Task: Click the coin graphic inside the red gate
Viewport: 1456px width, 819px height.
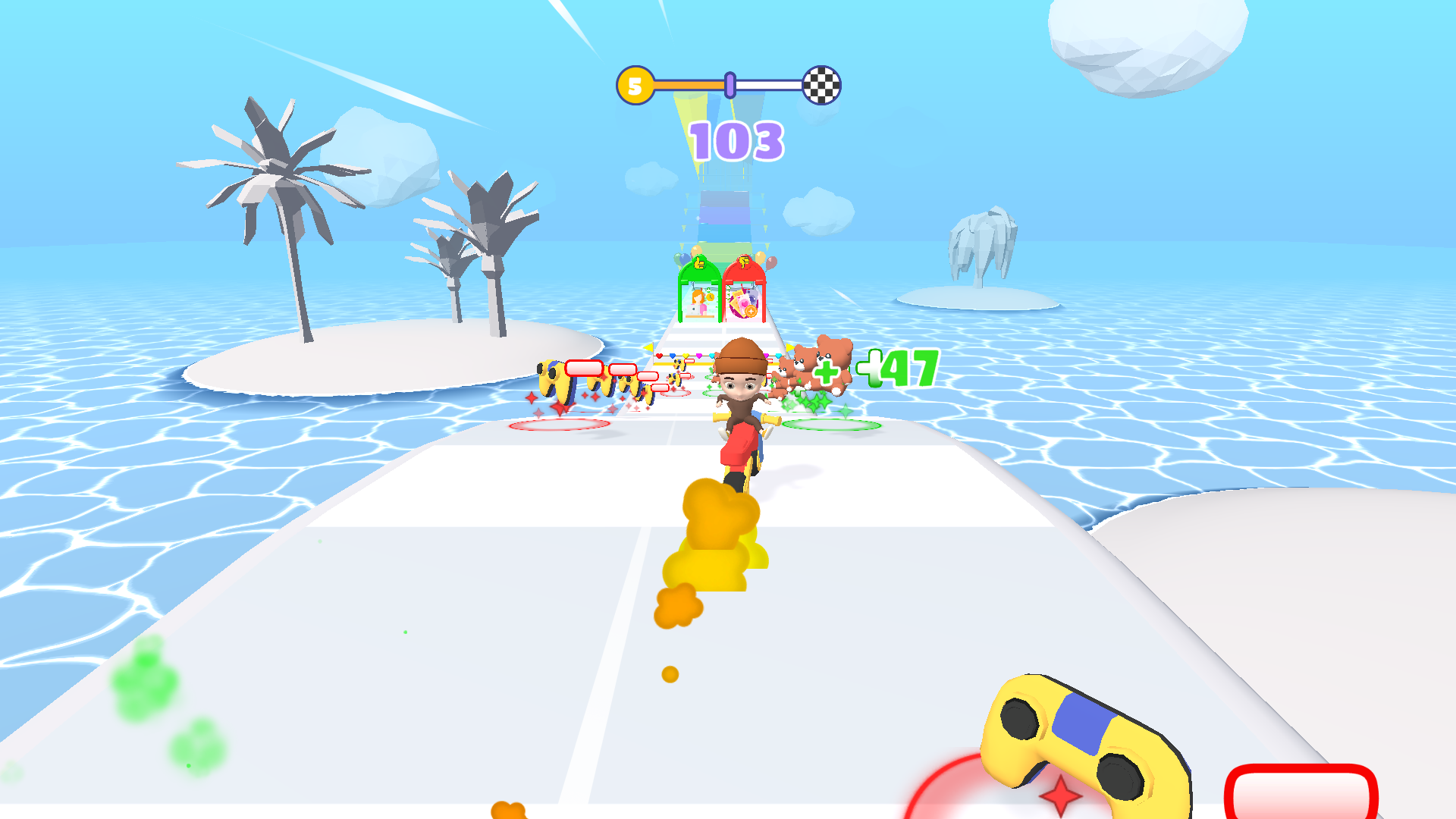Action: (x=751, y=311)
